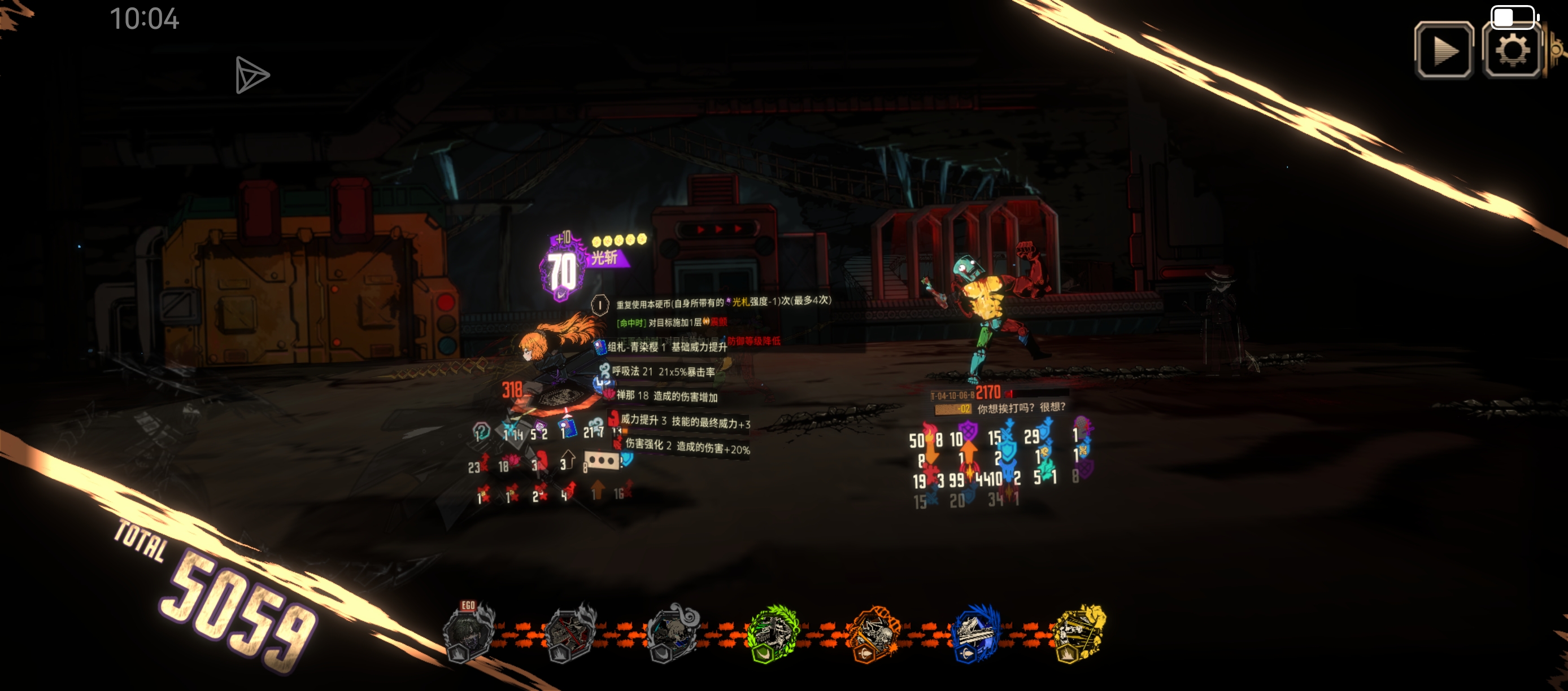This screenshot has height=691, width=1568.
Task: Select the gray skill icon with spiral ornament
Action: [672, 634]
